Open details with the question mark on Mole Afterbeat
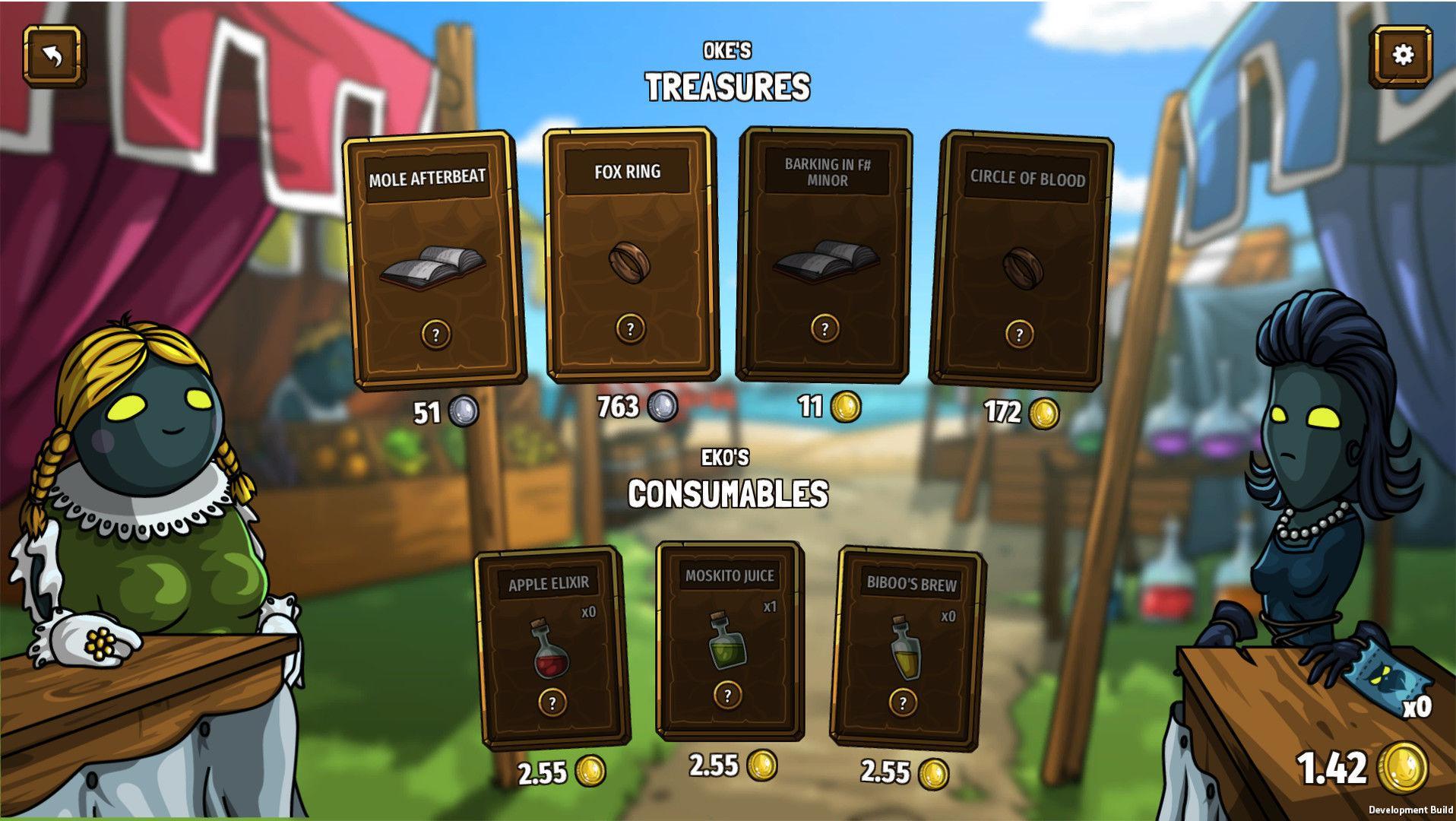Screen dimensions: 1456x821 click(x=435, y=332)
